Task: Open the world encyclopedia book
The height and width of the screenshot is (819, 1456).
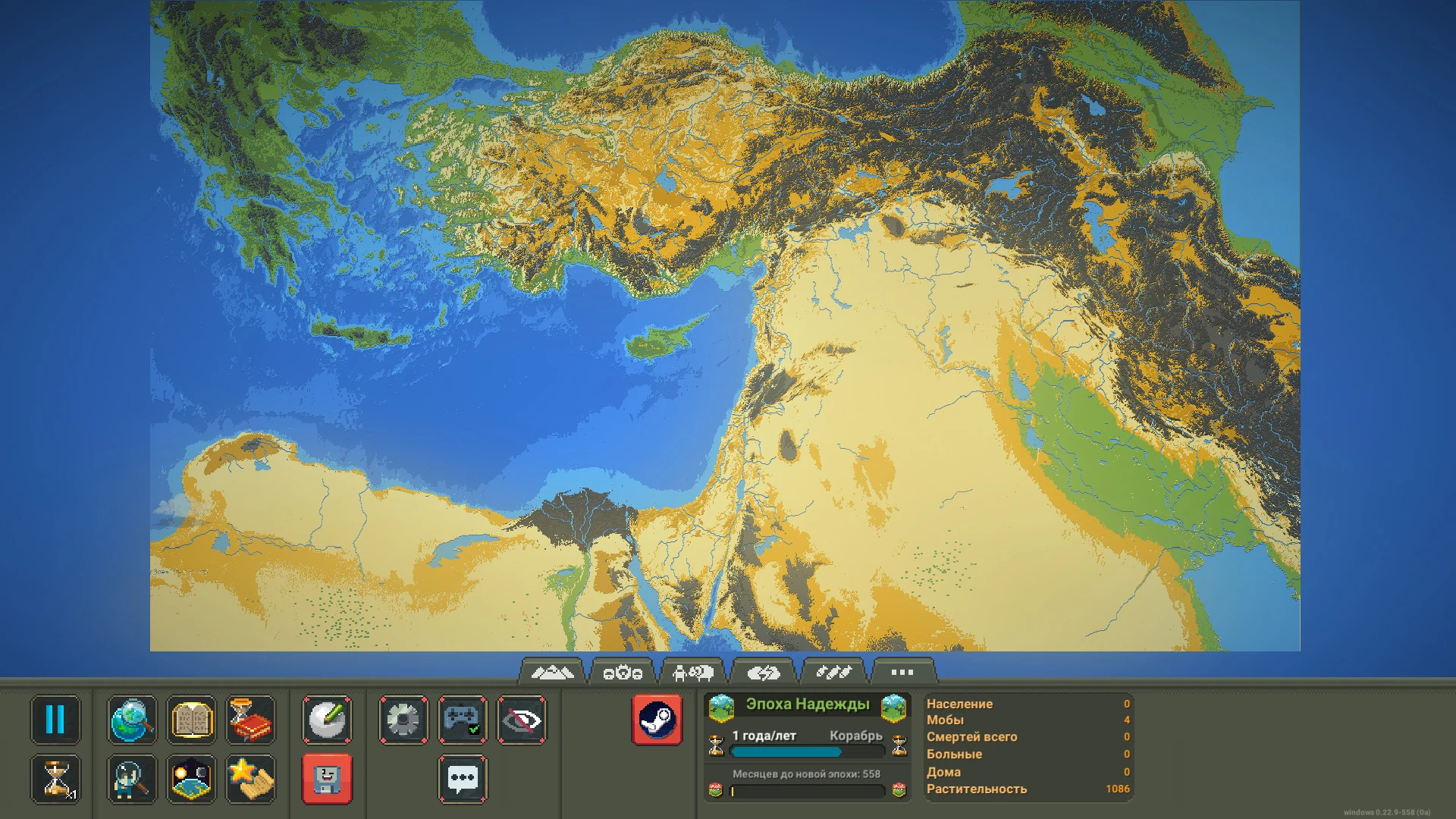Action: pyautogui.click(x=191, y=720)
